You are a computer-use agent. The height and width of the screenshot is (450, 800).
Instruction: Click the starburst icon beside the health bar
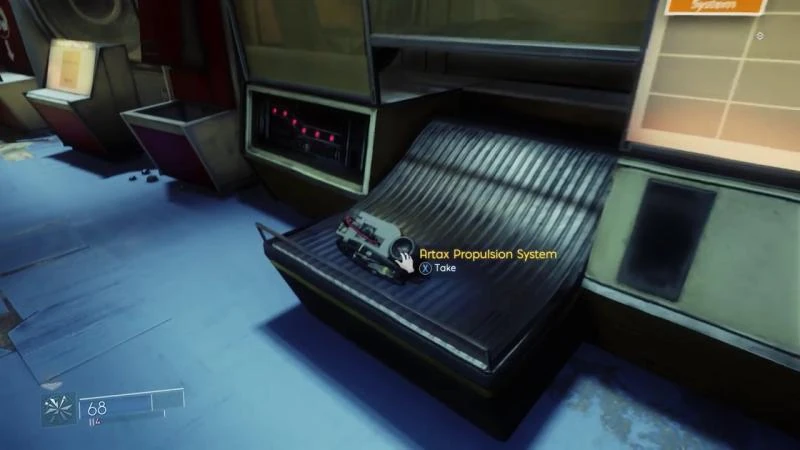point(59,408)
